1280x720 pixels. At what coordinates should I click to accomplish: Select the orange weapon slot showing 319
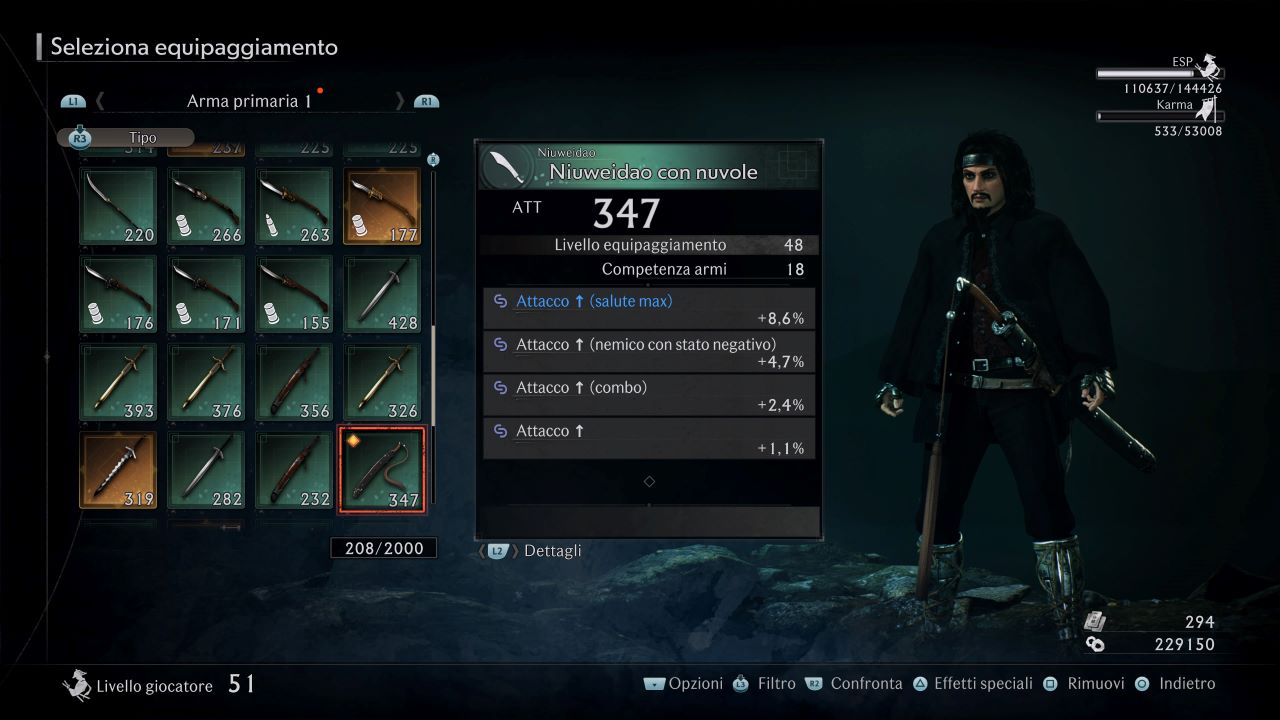pyautogui.click(x=118, y=469)
